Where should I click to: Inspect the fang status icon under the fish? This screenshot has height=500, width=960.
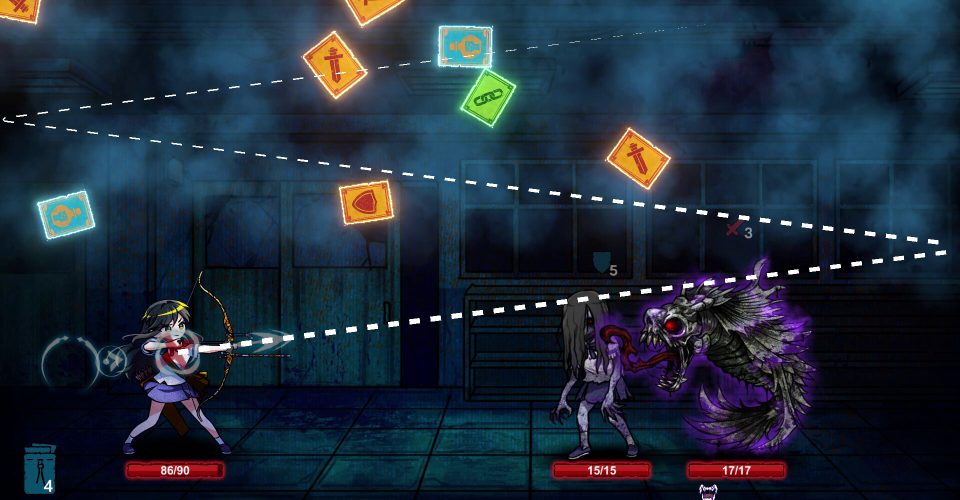(x=708, y=491)
